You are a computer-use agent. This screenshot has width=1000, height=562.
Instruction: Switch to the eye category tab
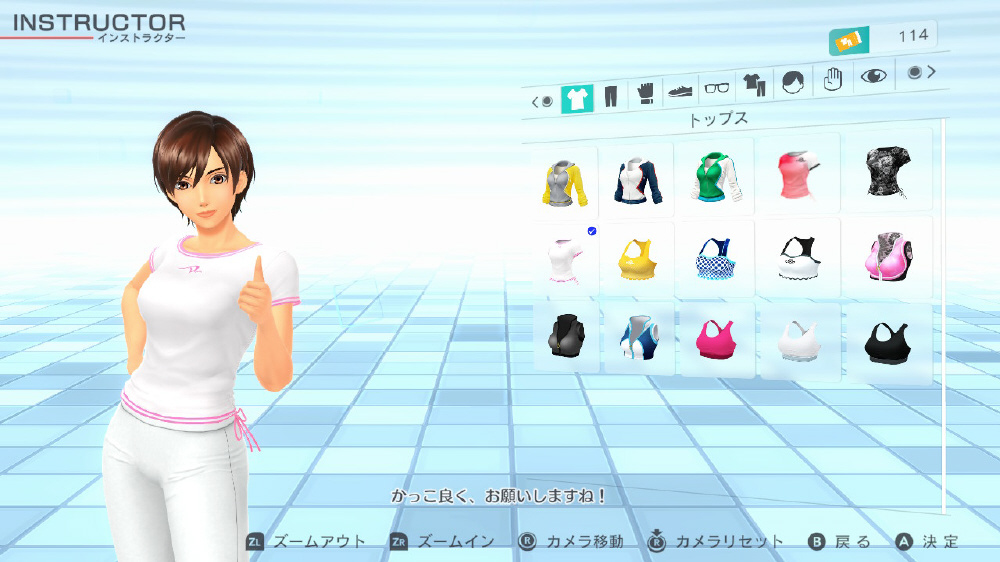[874, 76]
